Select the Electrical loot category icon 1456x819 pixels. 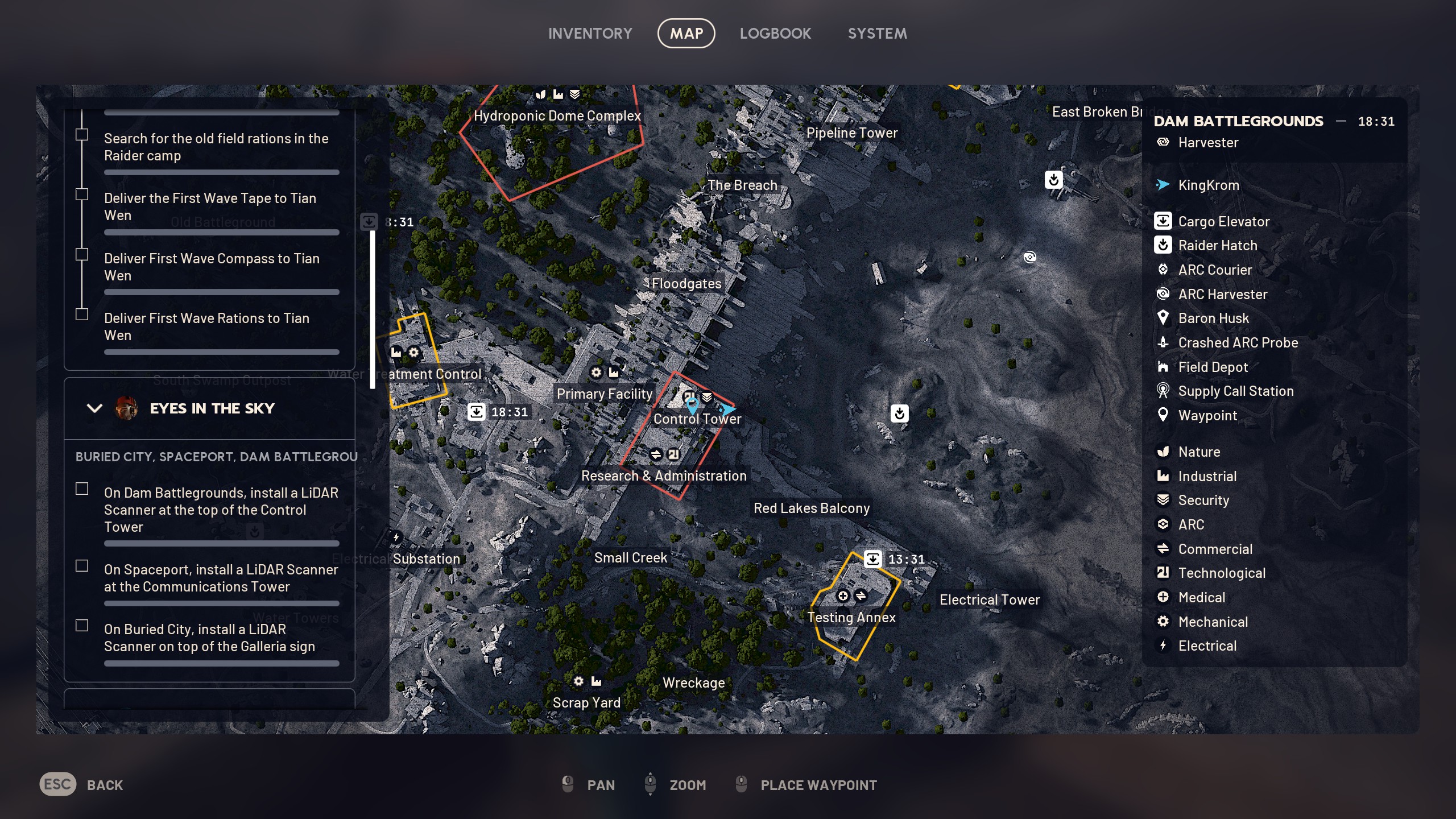[x=1164, y=646]
